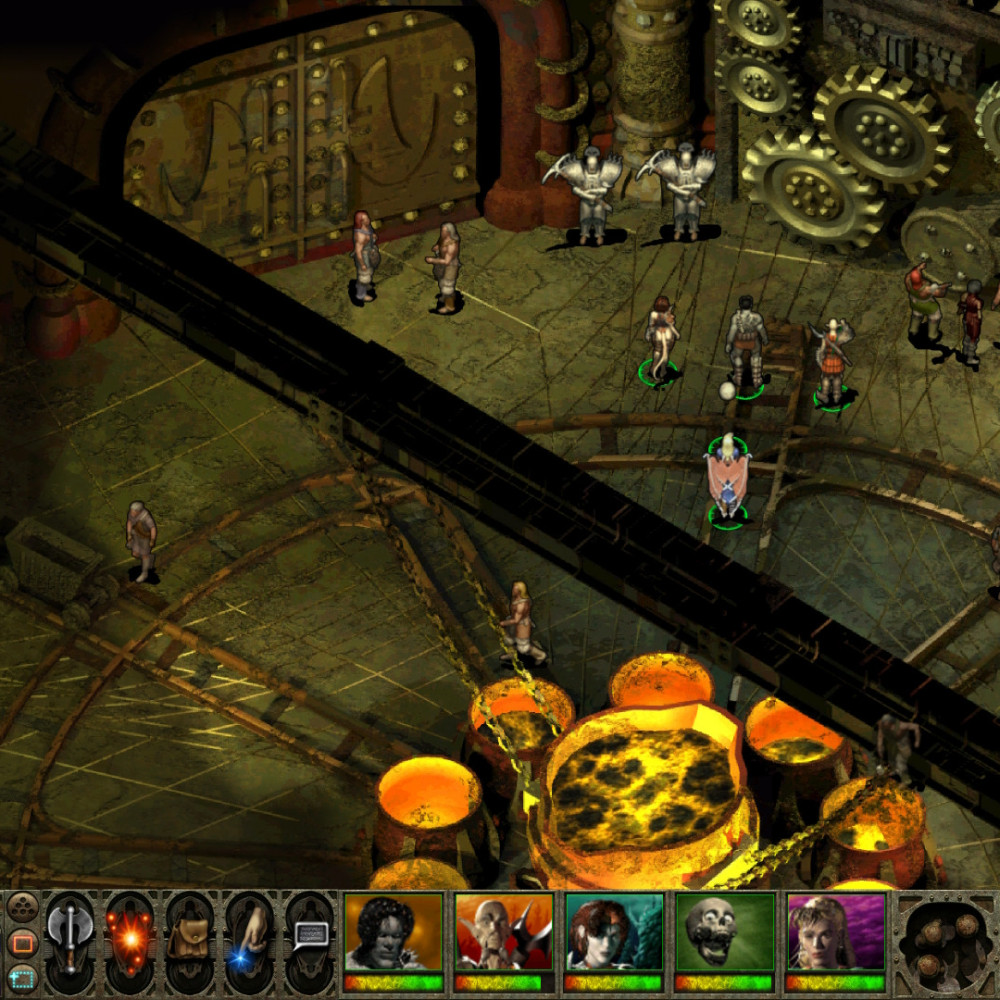The height and width of the screenshot is (1000, 1000).
Task: Click the speech bubble talk button
Action: (309, 940)
